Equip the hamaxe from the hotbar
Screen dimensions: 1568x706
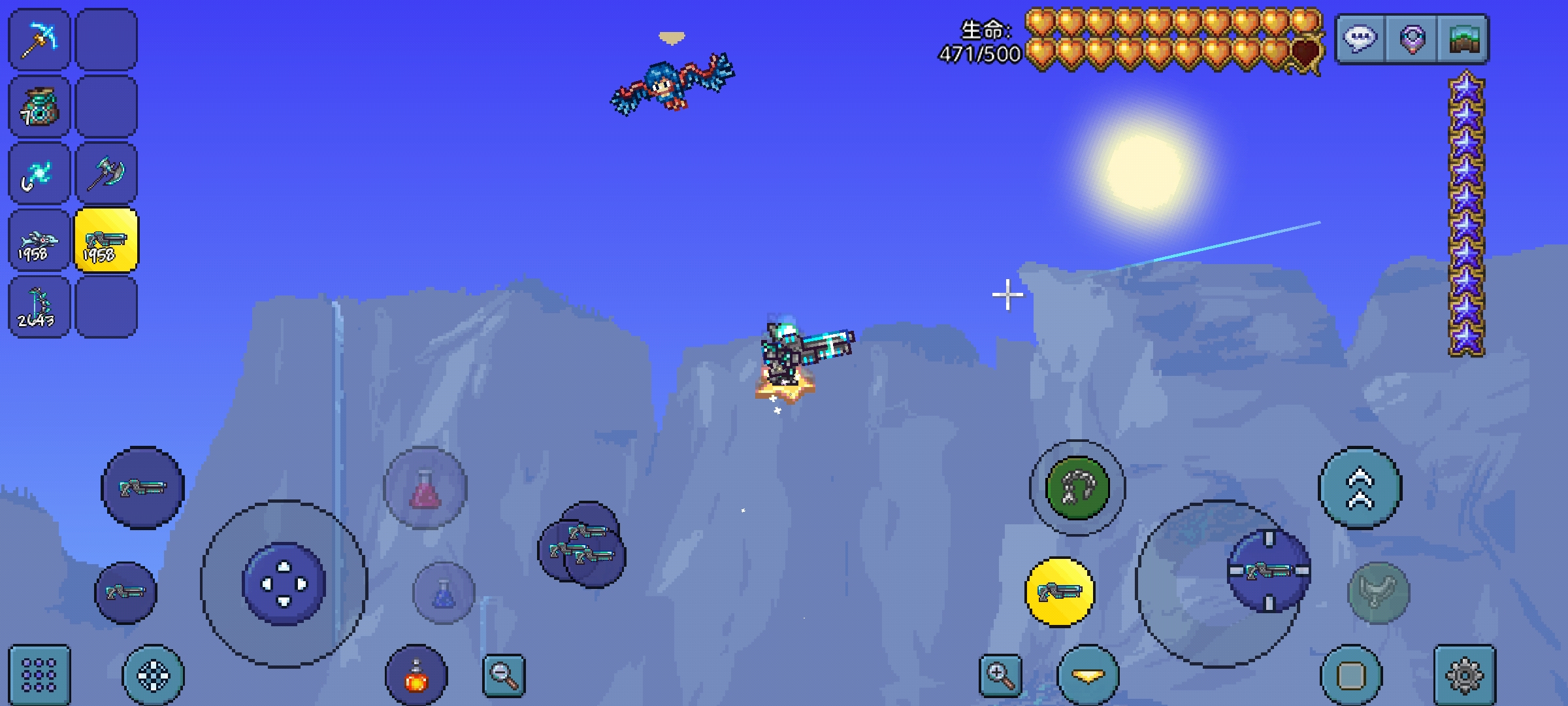pos(106,174)
